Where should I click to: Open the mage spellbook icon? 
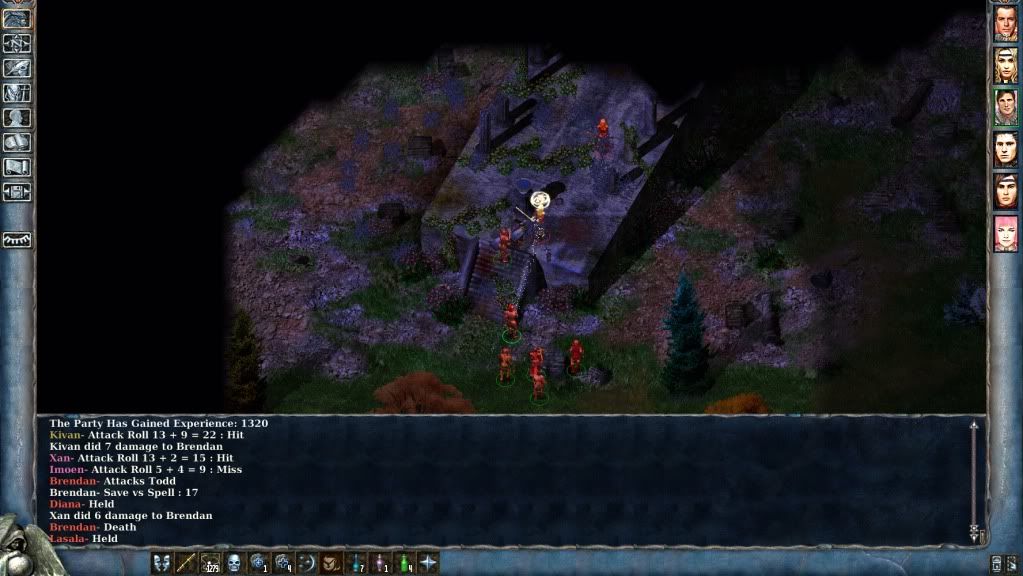point(17,142)
